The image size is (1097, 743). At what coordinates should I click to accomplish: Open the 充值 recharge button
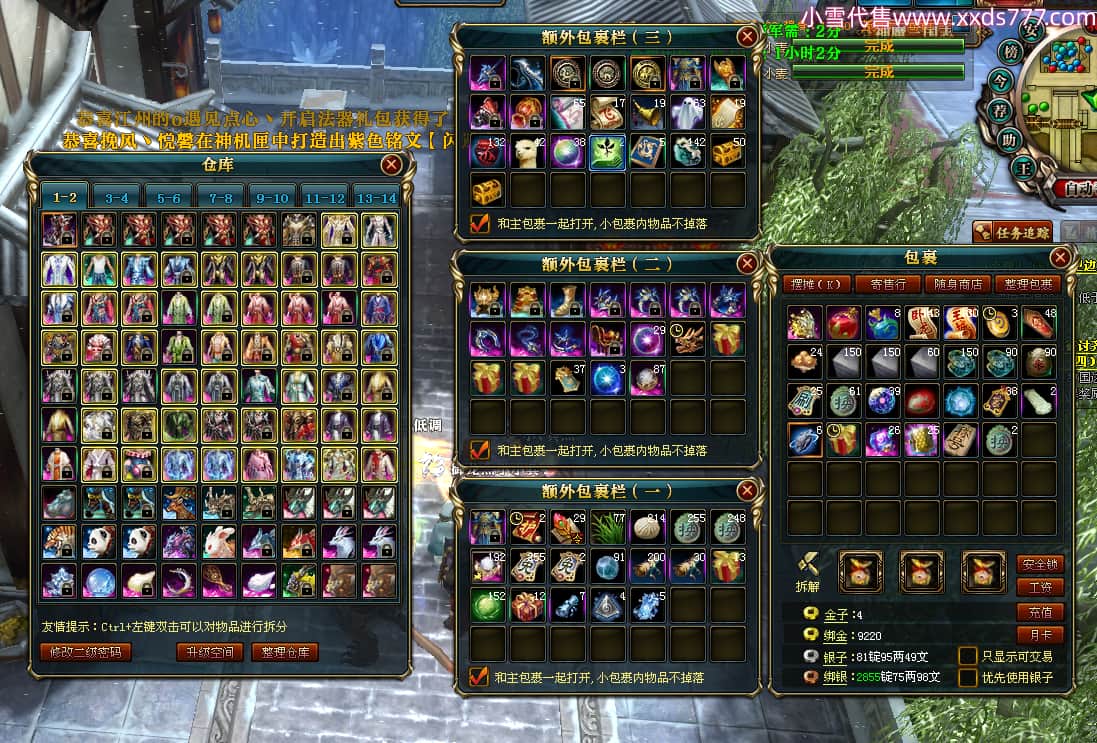coord(1040,611)
